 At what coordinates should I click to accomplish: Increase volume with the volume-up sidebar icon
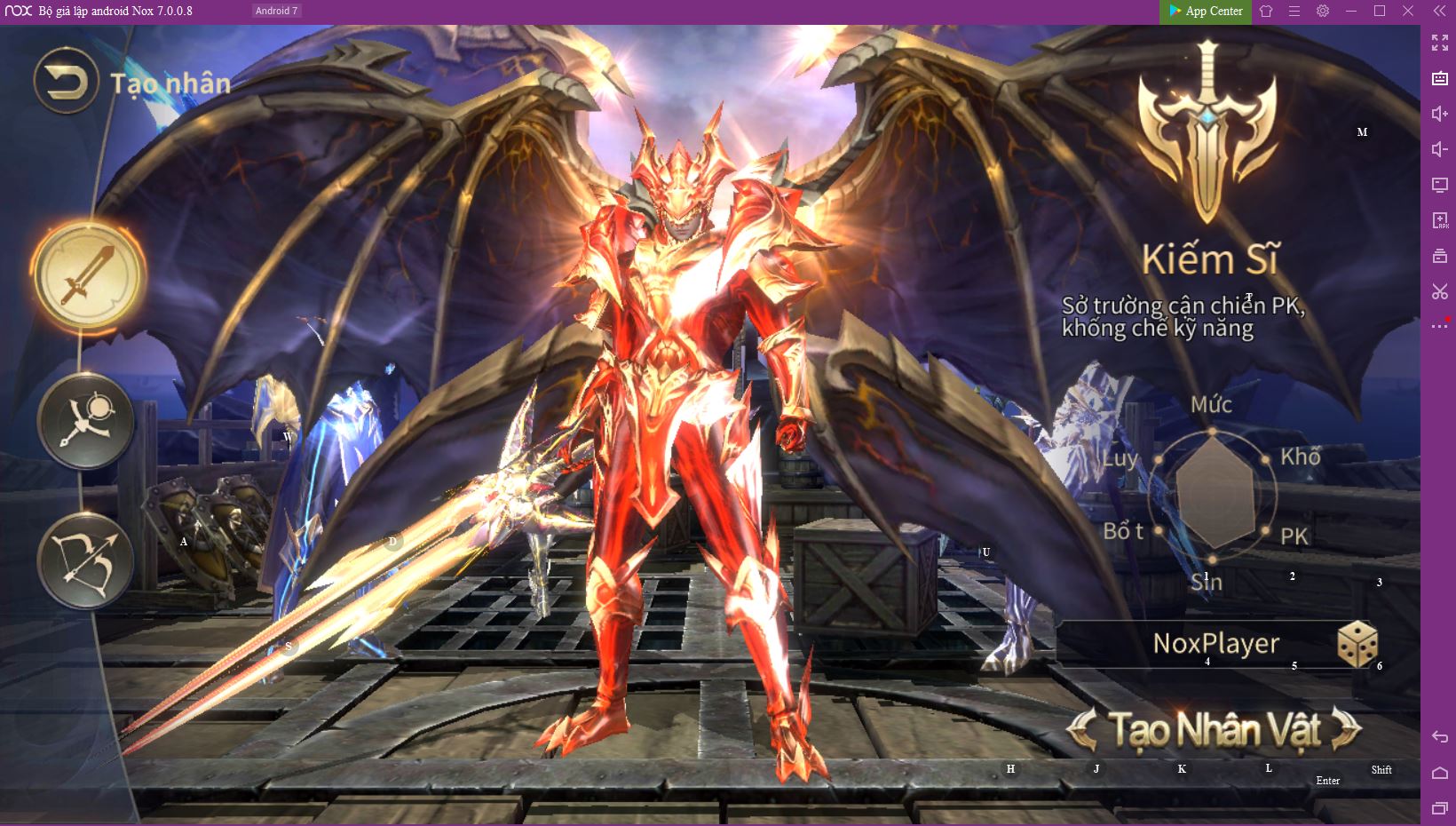(x=1440, y=114)
